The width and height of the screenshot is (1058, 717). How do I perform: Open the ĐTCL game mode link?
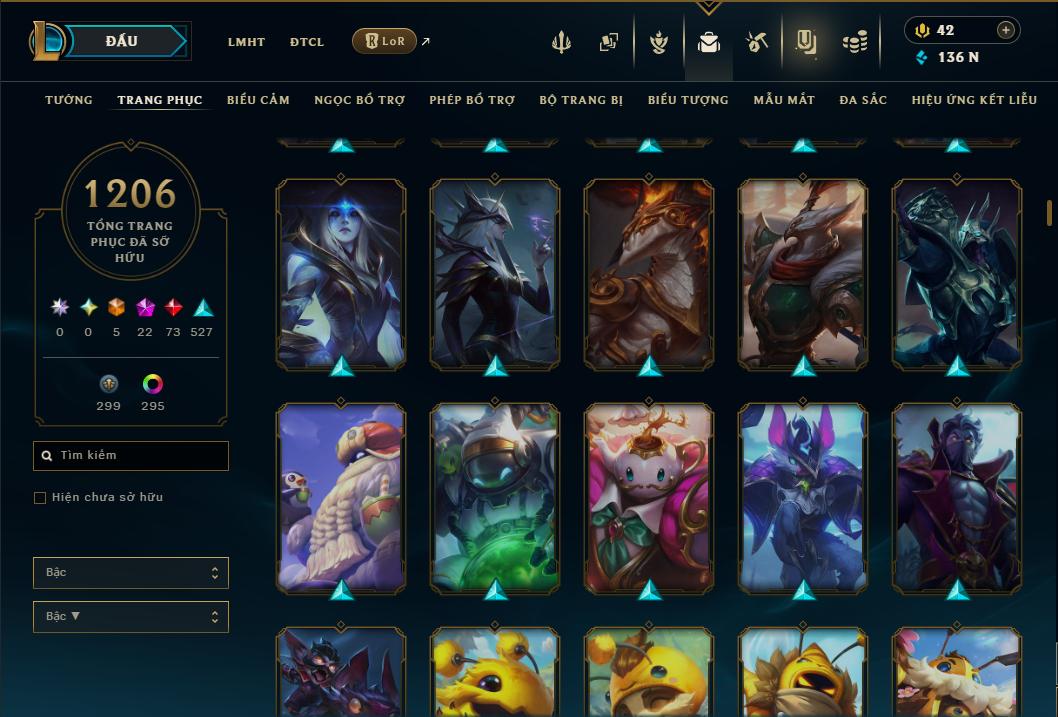pyautogui.click(x=307, y=42)
